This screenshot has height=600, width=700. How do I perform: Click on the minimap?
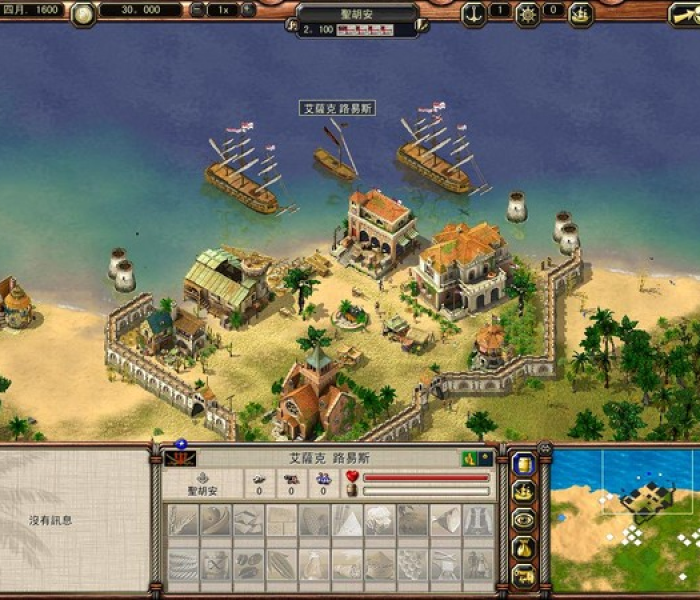624,518
